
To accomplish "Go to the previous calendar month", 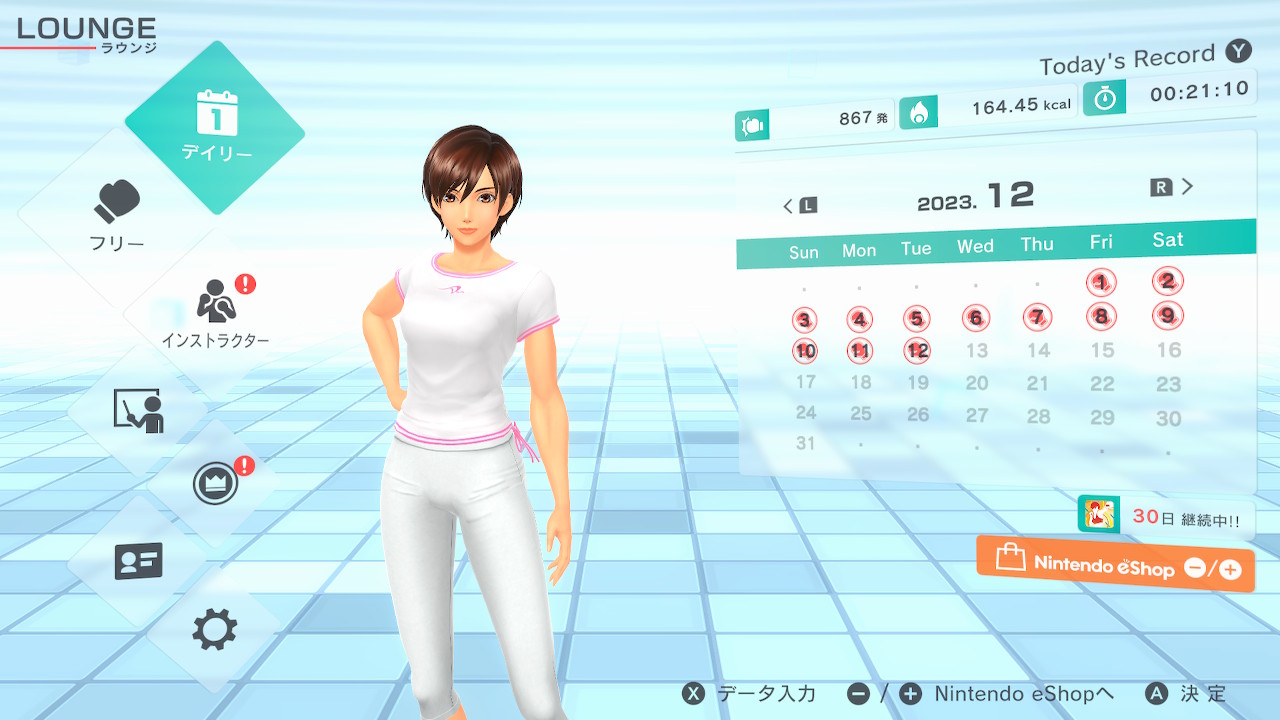I will coord(799,206).
